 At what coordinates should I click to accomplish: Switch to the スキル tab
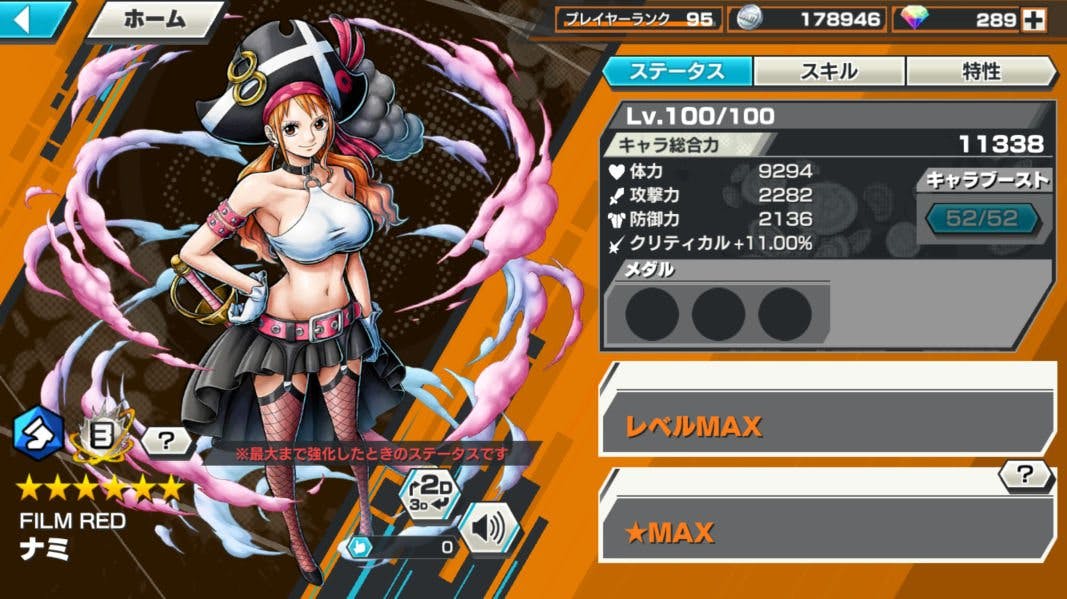click(x=829, y=71)
